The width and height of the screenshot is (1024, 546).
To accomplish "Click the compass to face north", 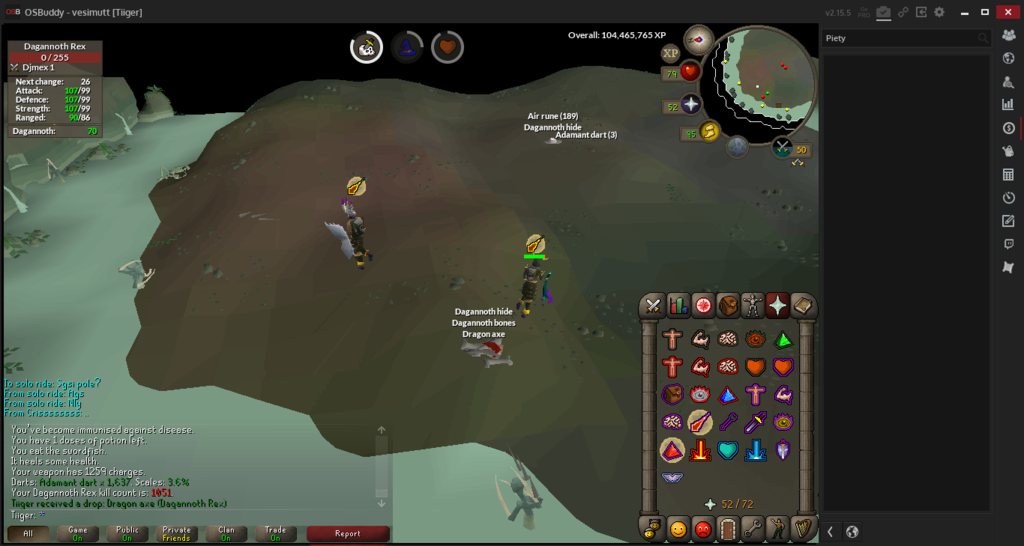I will 698,40.
